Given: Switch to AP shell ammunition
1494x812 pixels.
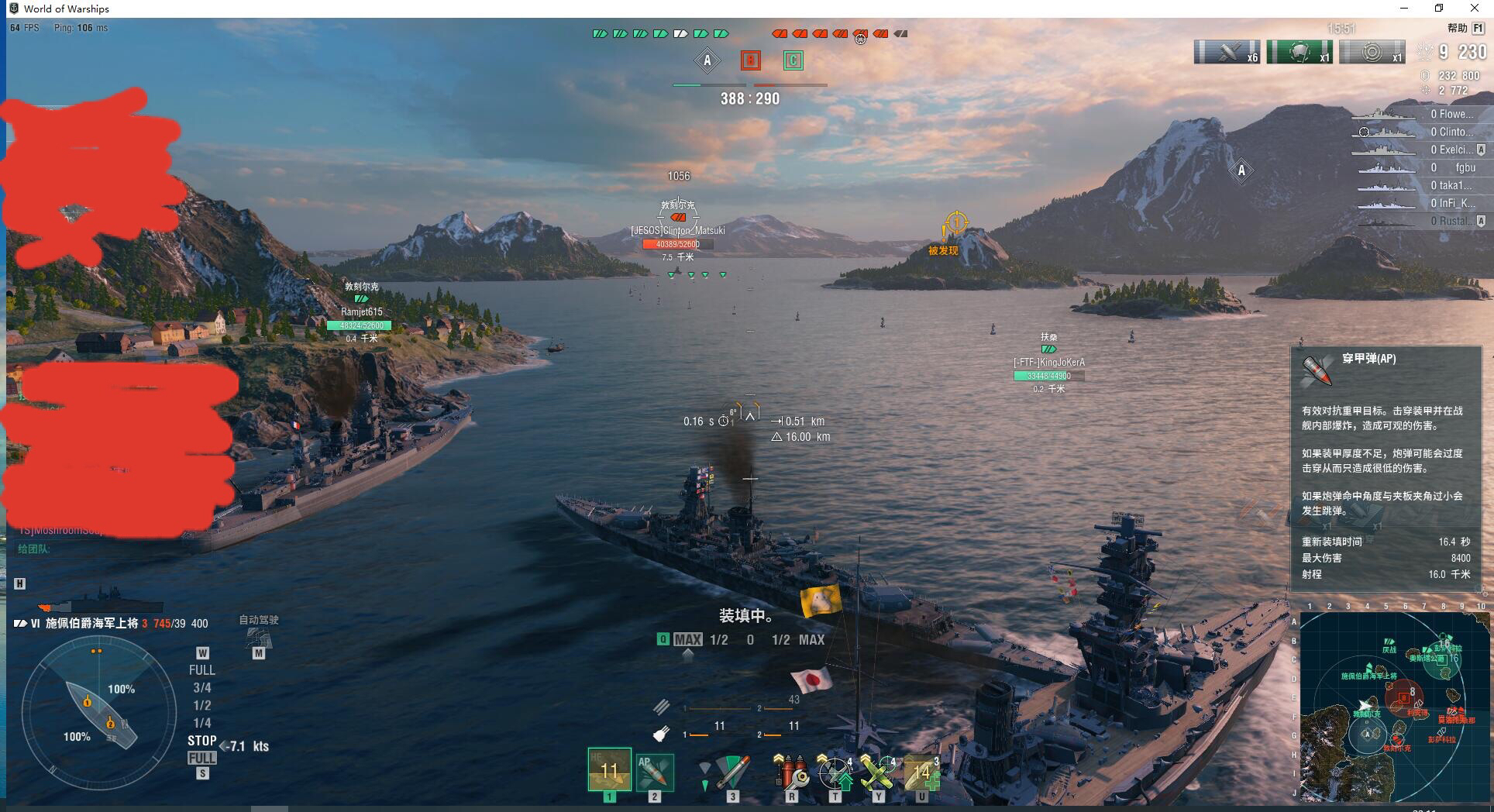Looking at the screenshot, I should [x=655, y=772].
